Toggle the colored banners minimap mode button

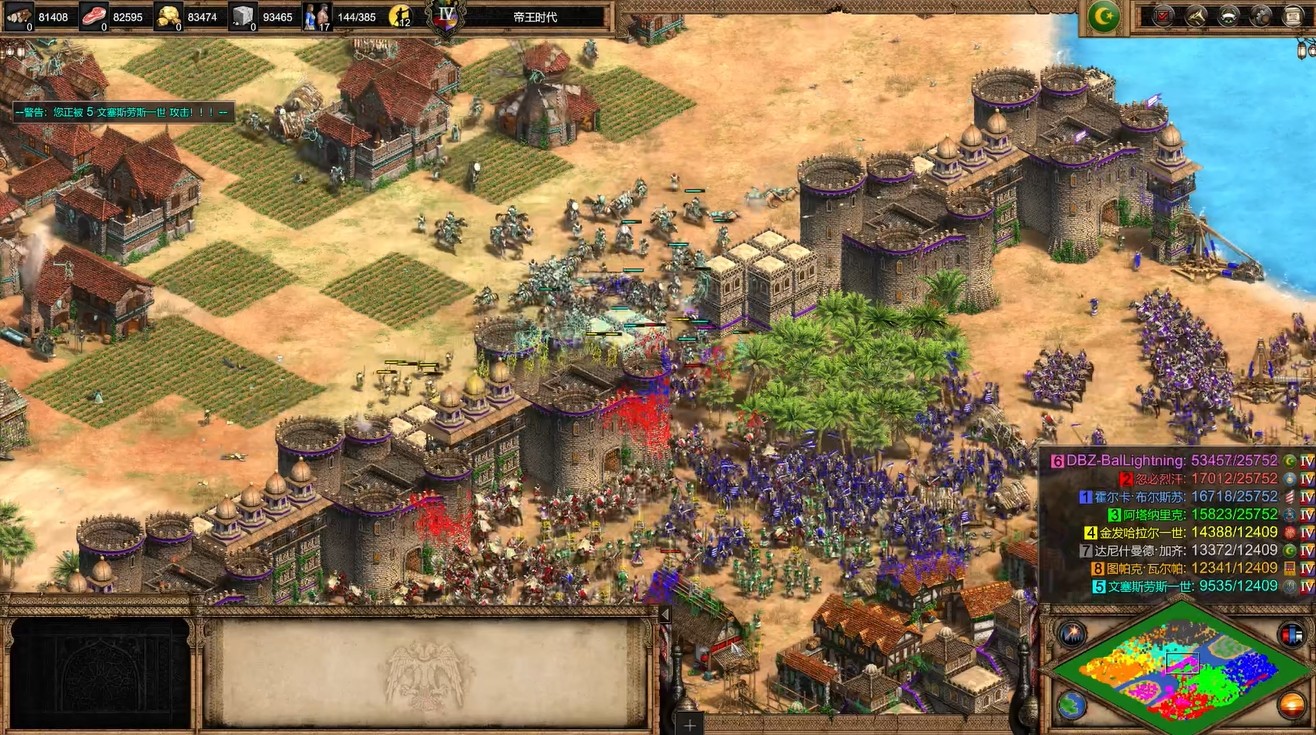pyautogui.click(x=1291, y=633)
